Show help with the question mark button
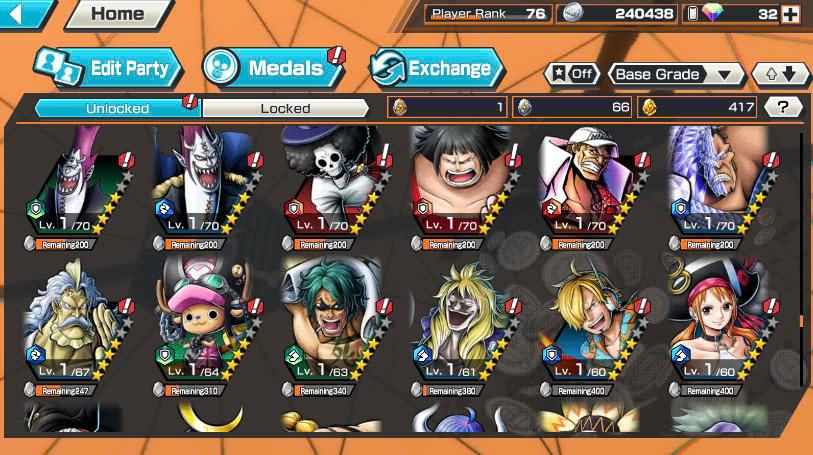The width and height of the screenshot is (813, 455). tap(784, 107)
